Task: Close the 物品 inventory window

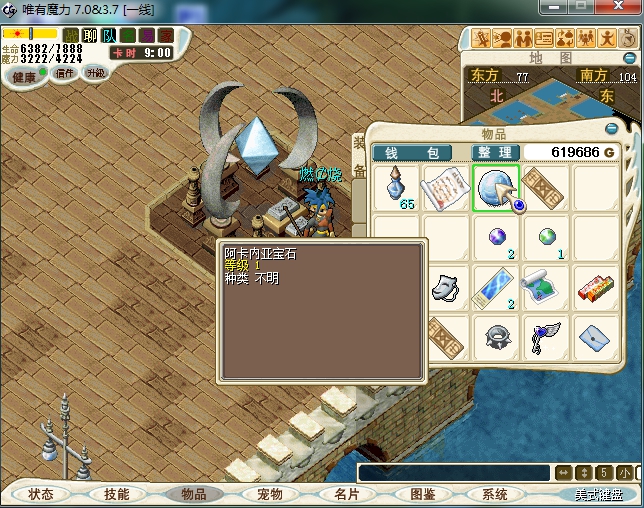Action: 611,129
